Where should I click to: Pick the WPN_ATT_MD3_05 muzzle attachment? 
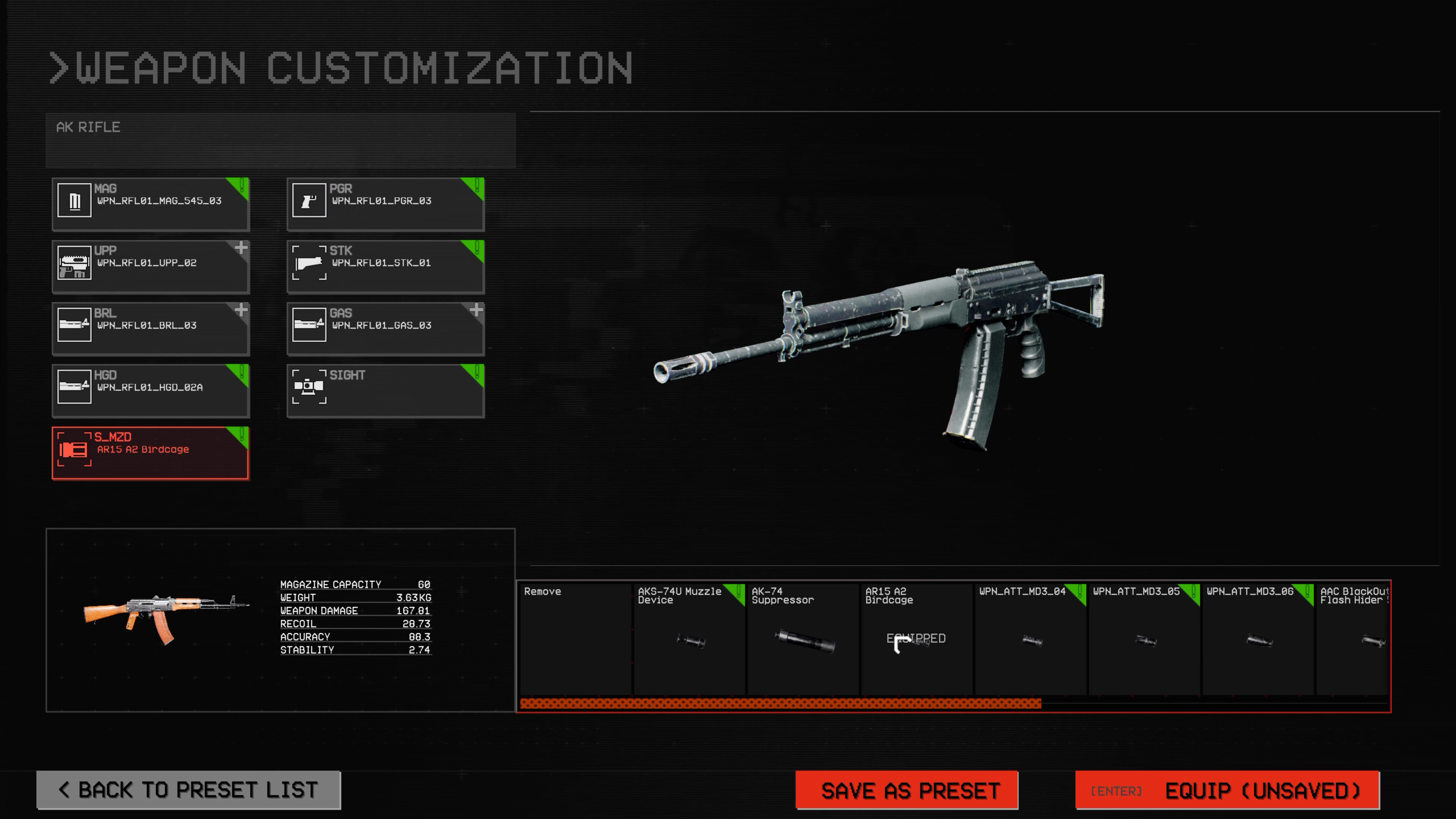(x=1144, y=639)
